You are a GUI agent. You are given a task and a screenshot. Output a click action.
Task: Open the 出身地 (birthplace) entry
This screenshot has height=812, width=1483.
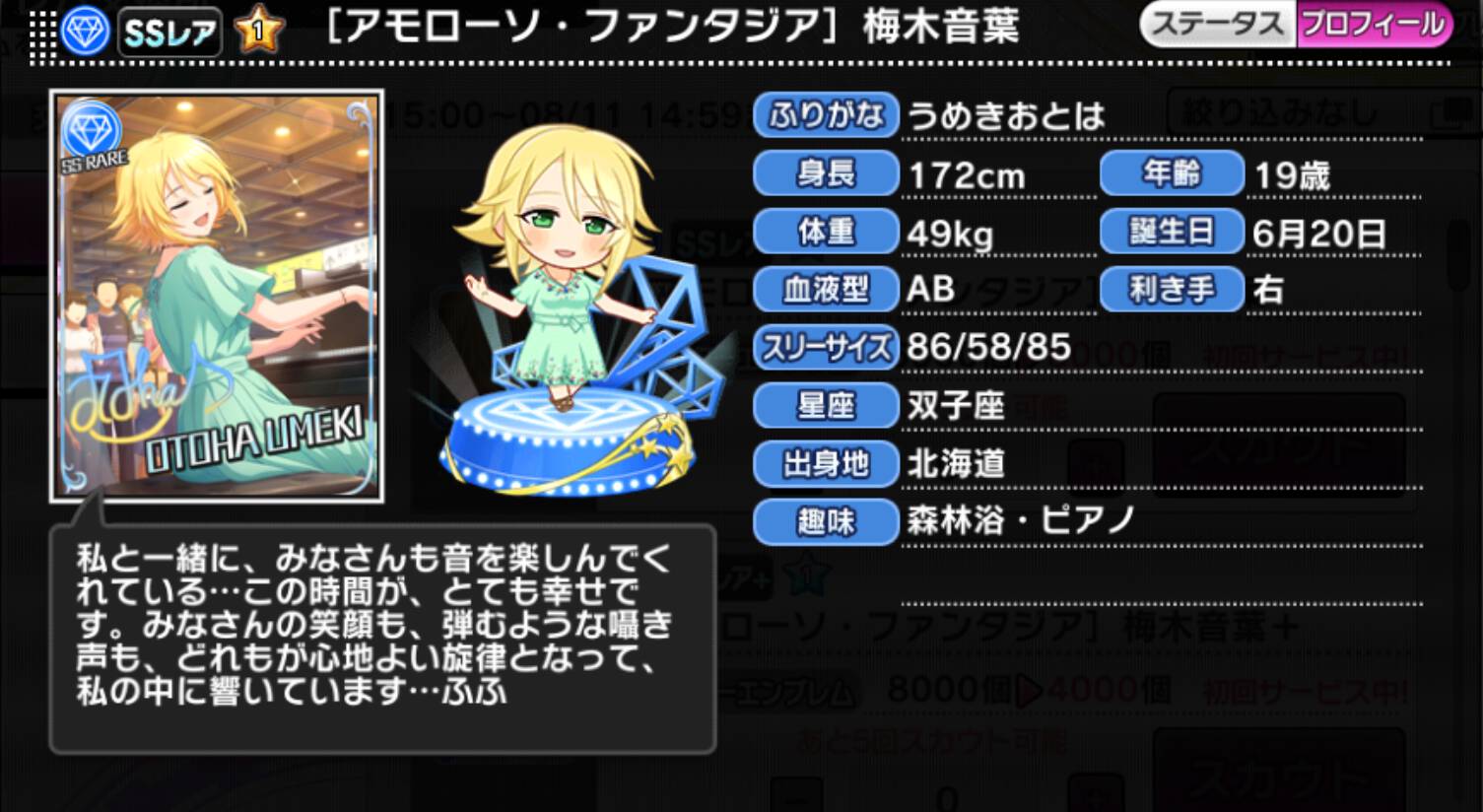point(825,464)
